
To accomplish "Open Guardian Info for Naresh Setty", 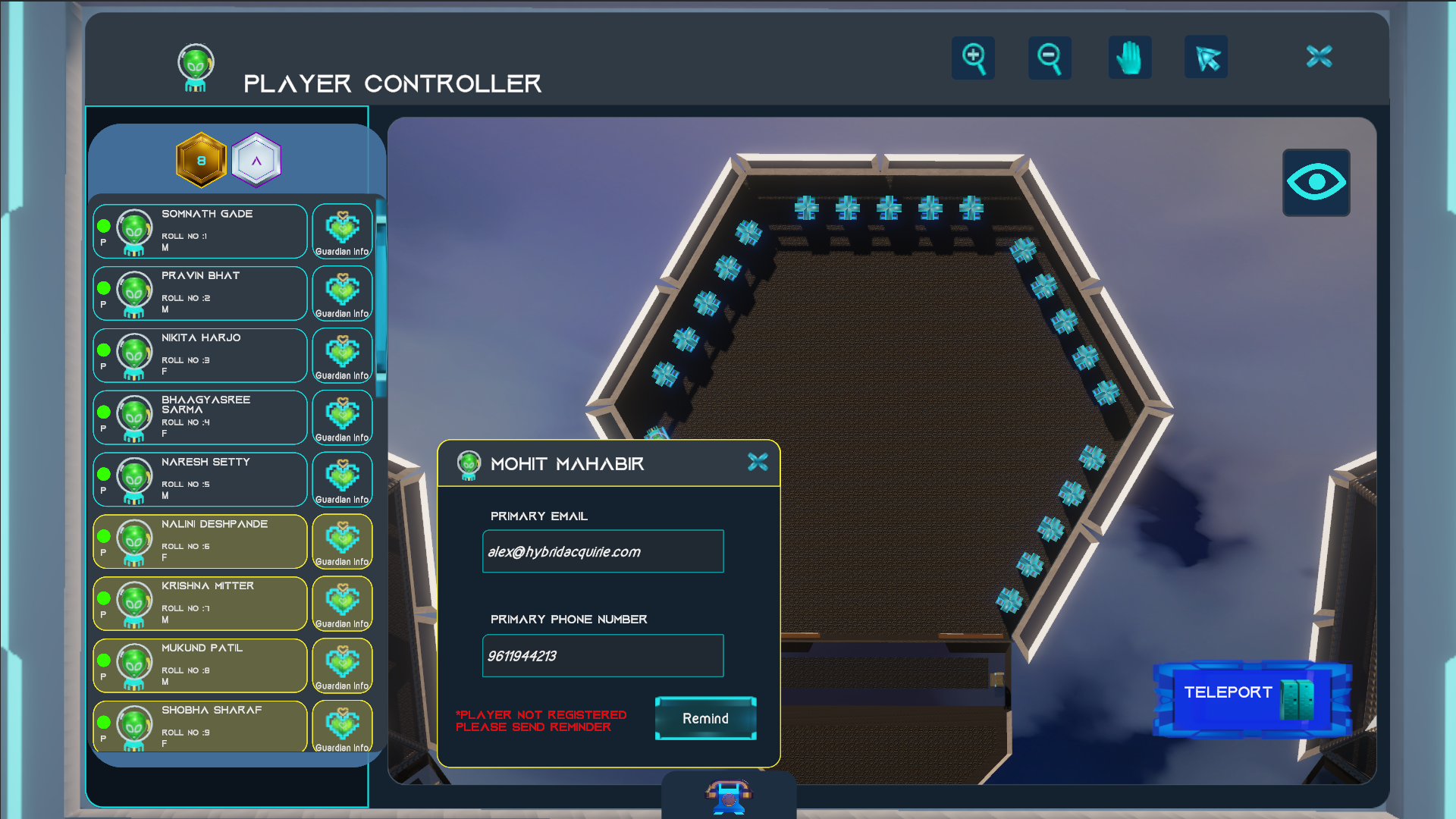I will coord(342,479).
